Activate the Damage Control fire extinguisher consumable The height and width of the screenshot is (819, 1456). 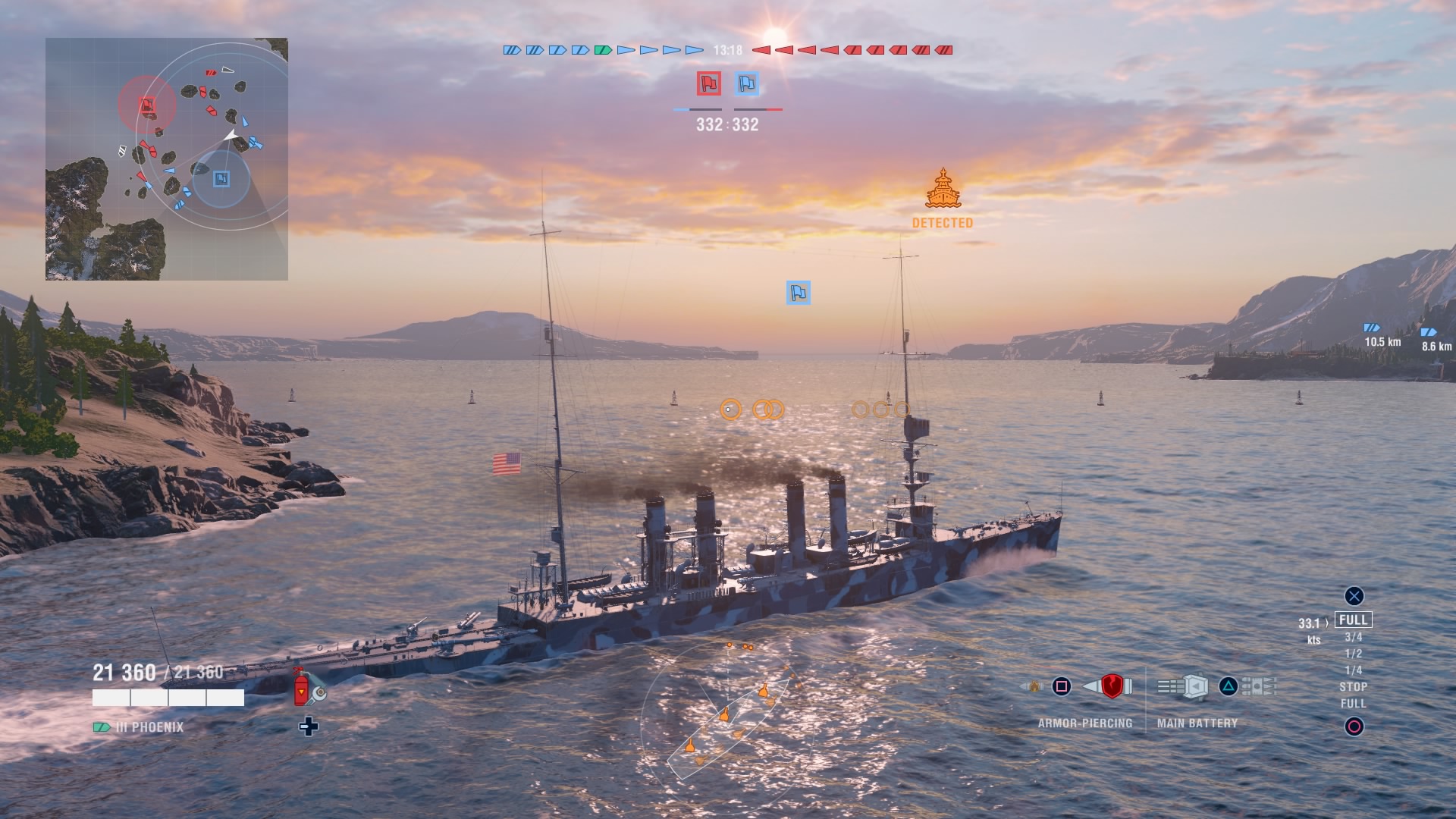302,686
